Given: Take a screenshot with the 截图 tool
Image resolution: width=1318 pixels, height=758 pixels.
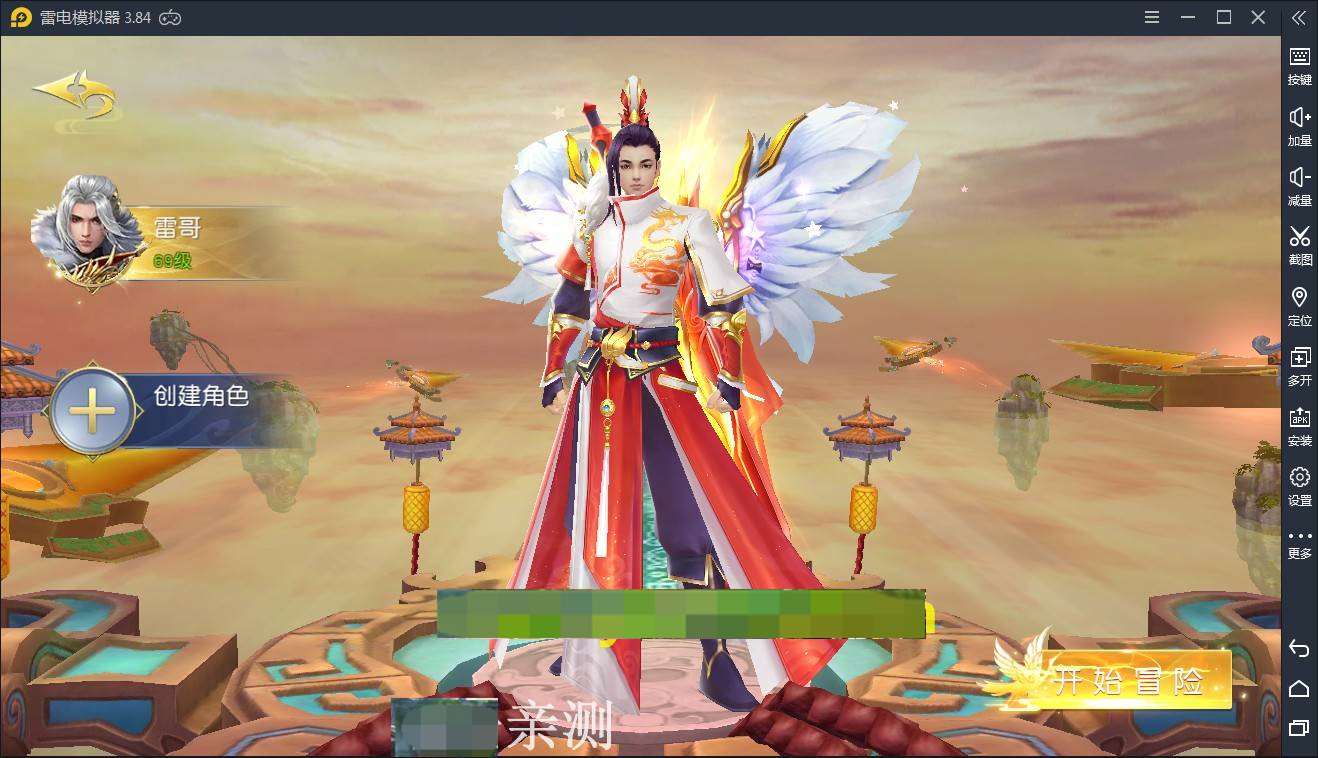Looking at the screenshot, I should [x=1299, y=245].
